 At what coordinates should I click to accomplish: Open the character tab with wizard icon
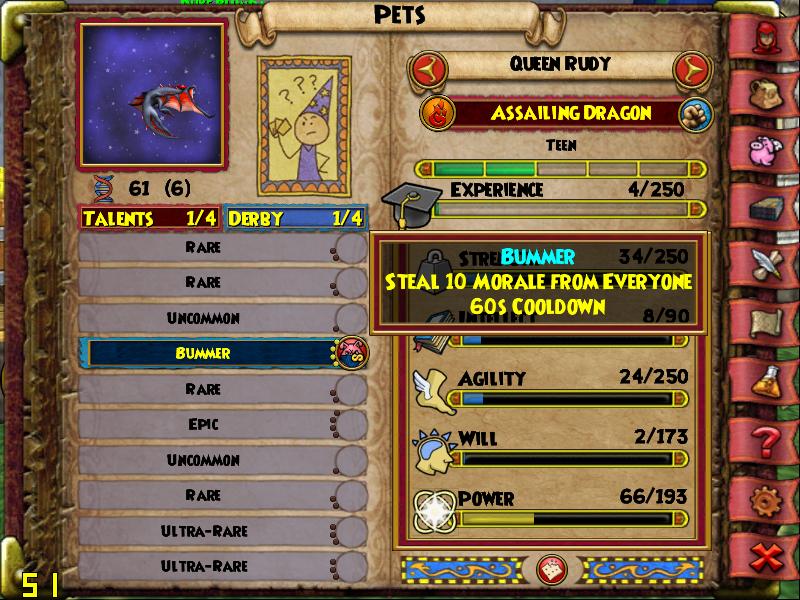[x=768, y=37]
